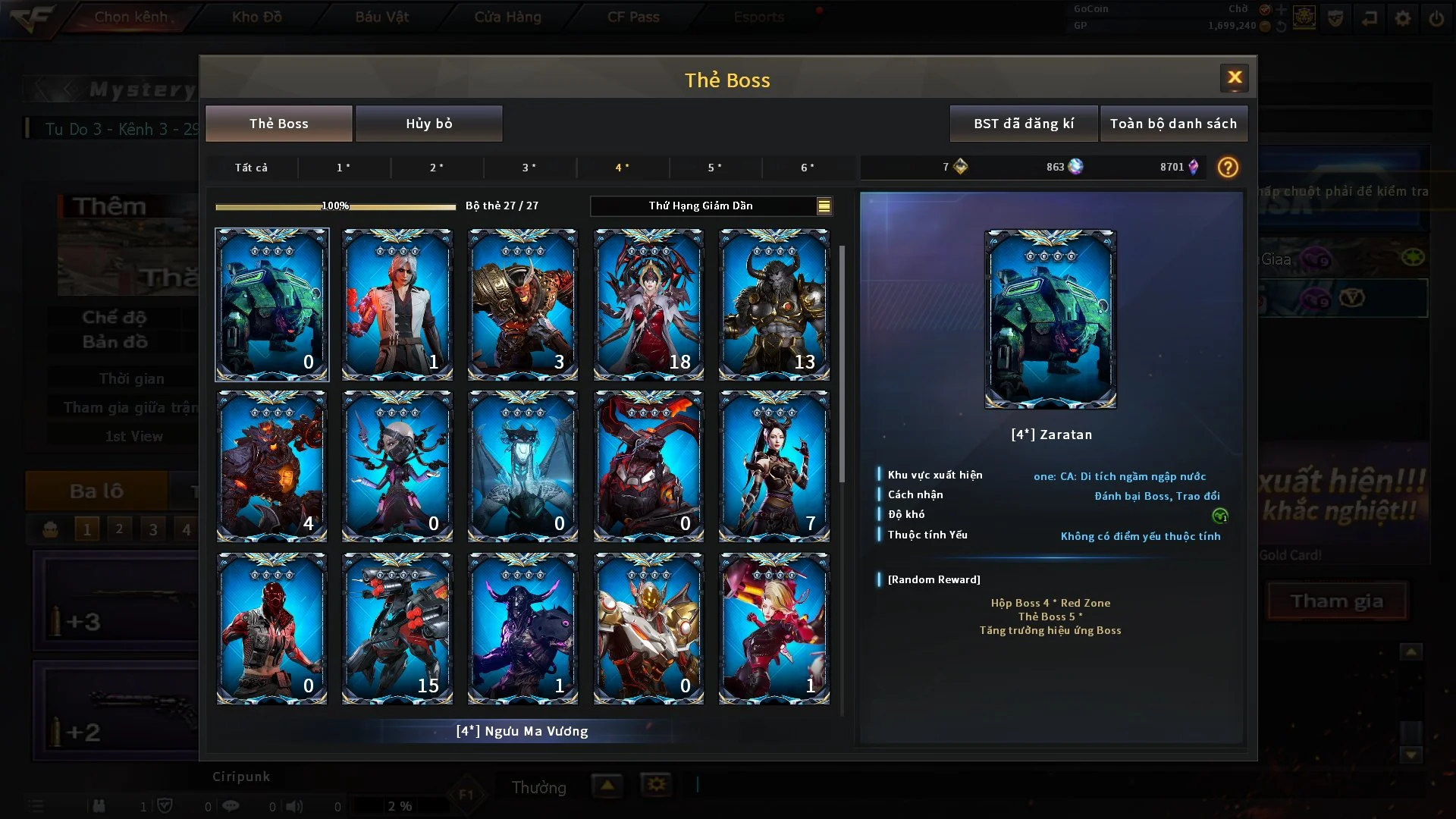The height and width of the screenshot is (819, 1456).
Task: Select the molten rock golem card with 4
Action: pyautogui.click(x=271, y=466)
